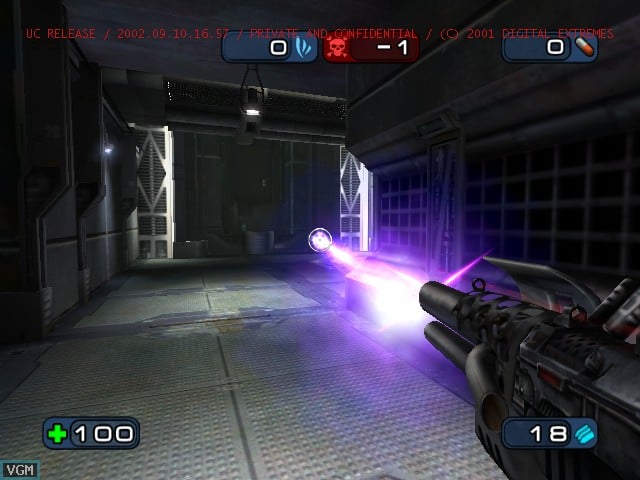
Task: Click the blue team score emblem
Action: [303, 47]
